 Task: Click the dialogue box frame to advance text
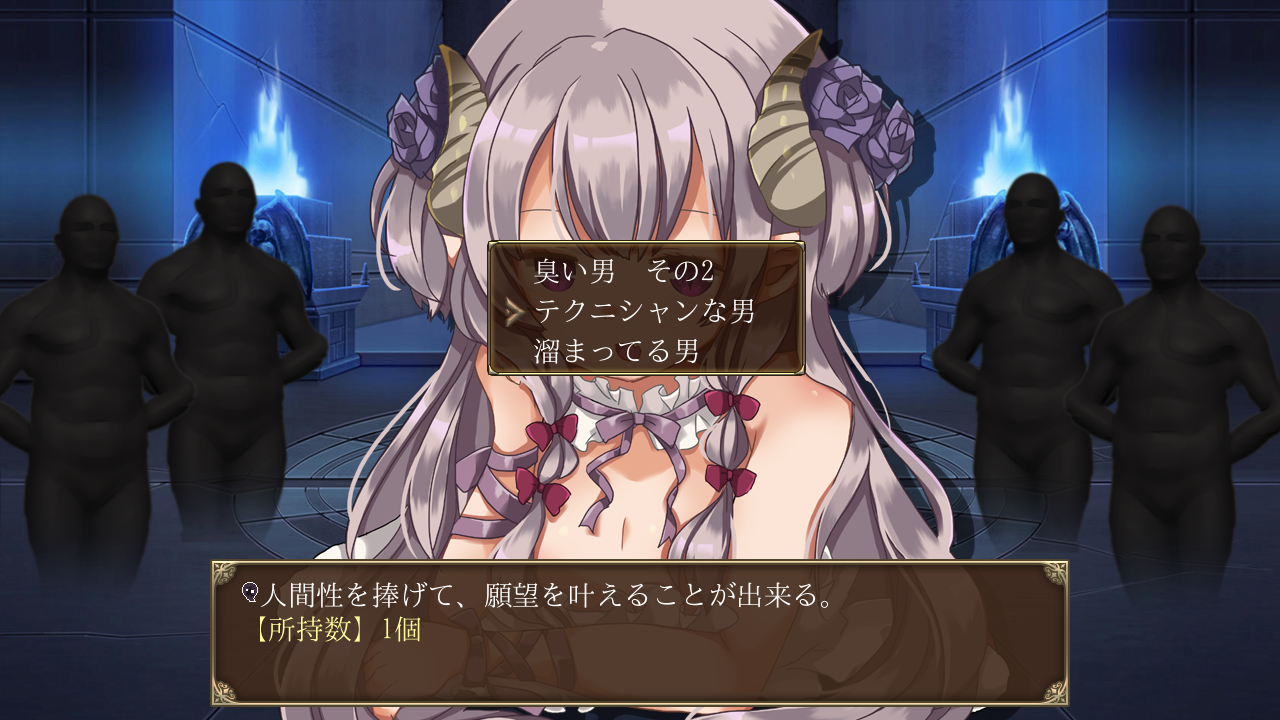tap(640, 670)
